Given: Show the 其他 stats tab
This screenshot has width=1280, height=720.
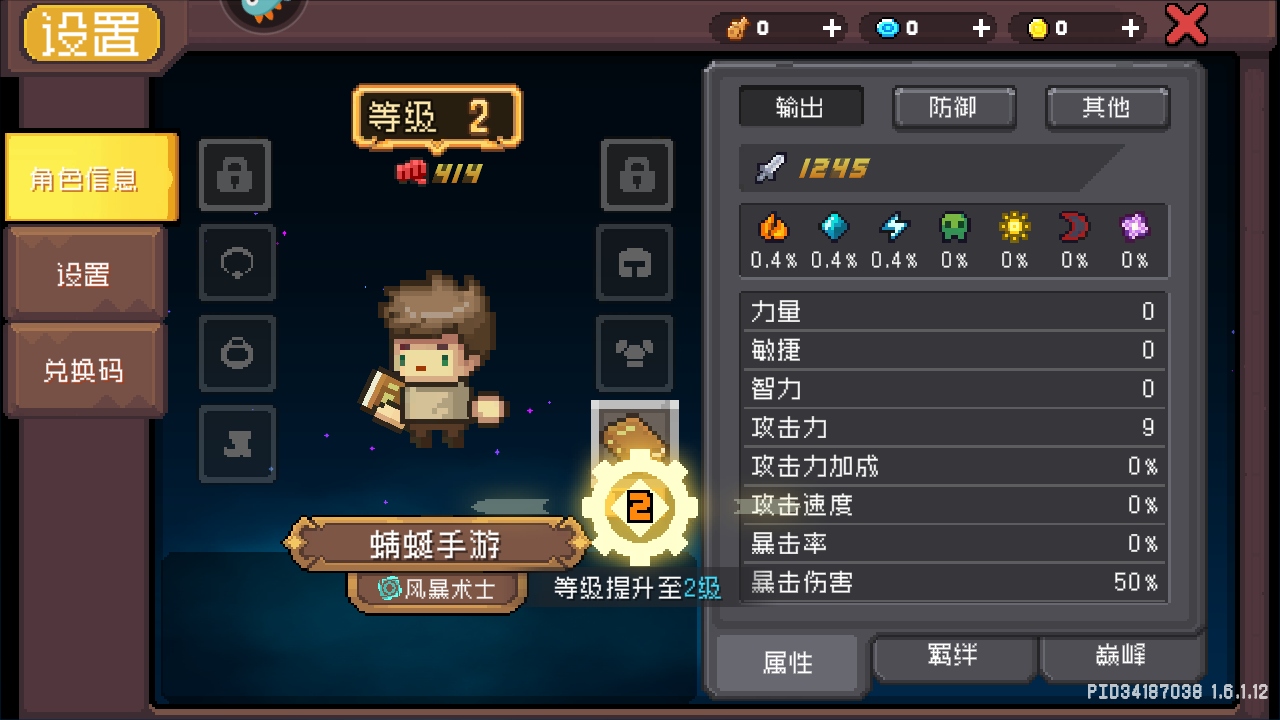Looking at the screenshot, I should click(1106, 108).
